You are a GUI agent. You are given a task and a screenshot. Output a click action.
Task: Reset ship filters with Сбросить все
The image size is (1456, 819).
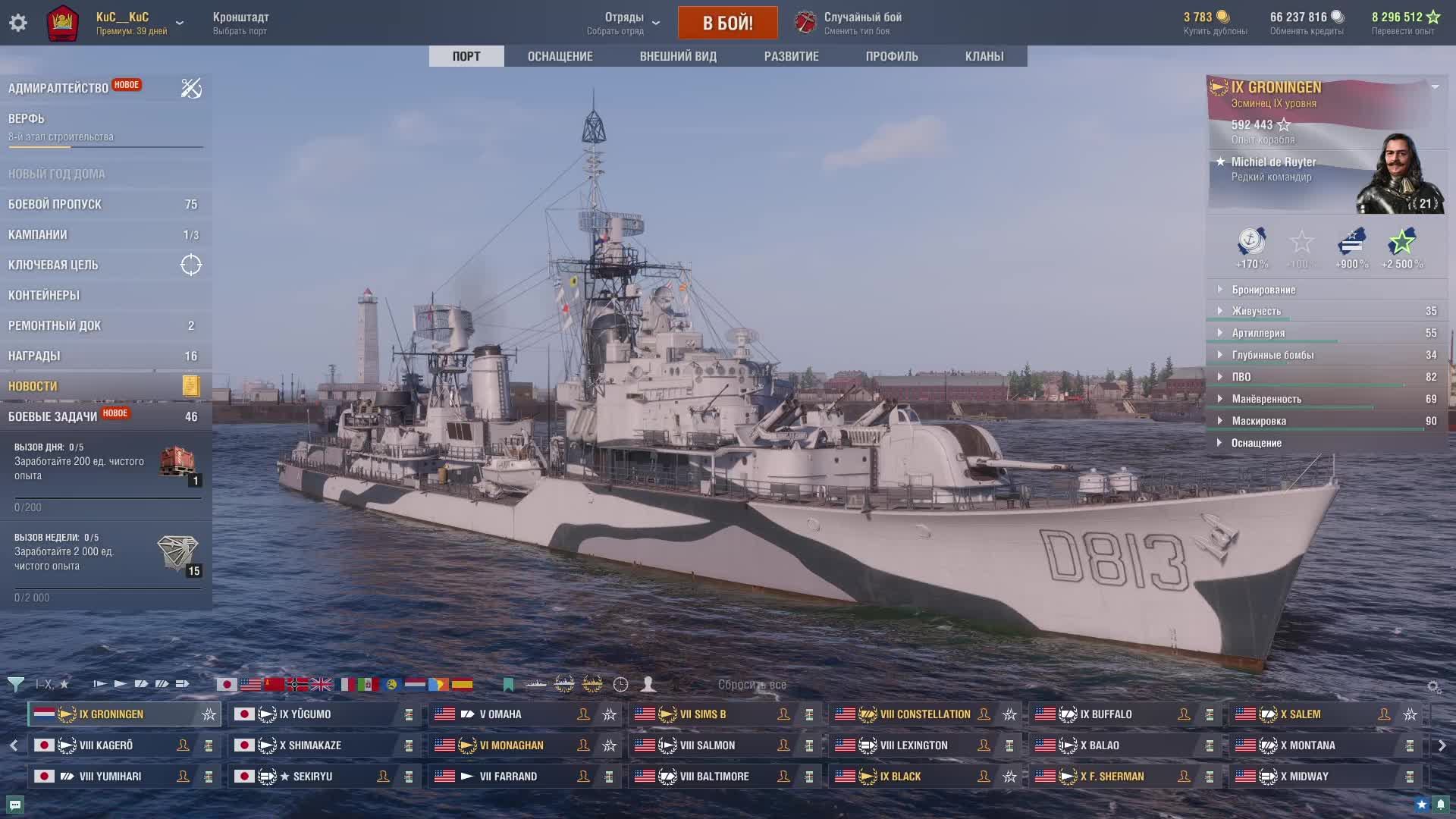[752, 685]
